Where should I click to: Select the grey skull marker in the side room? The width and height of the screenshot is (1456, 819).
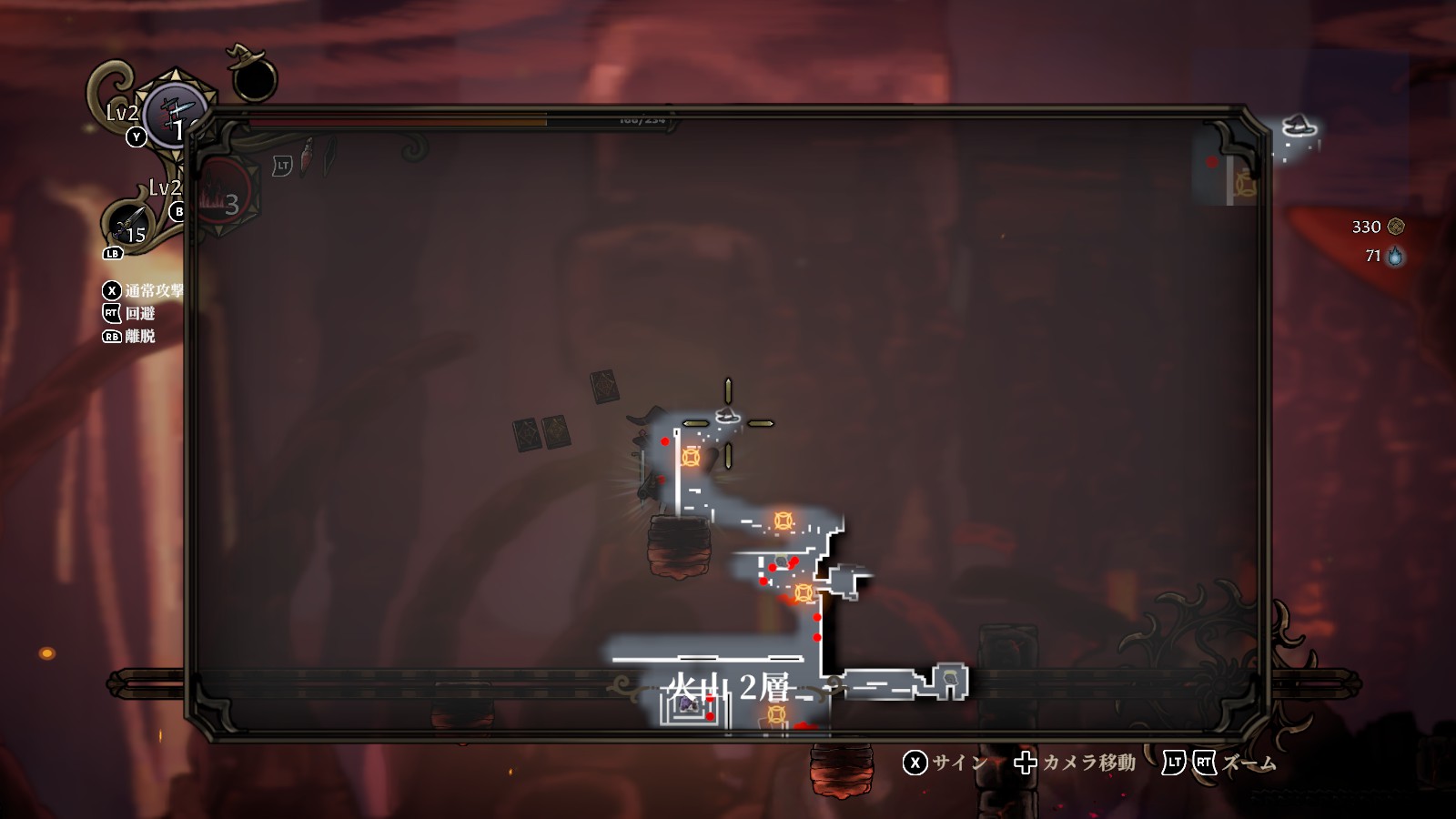click(x=950, y=678)
